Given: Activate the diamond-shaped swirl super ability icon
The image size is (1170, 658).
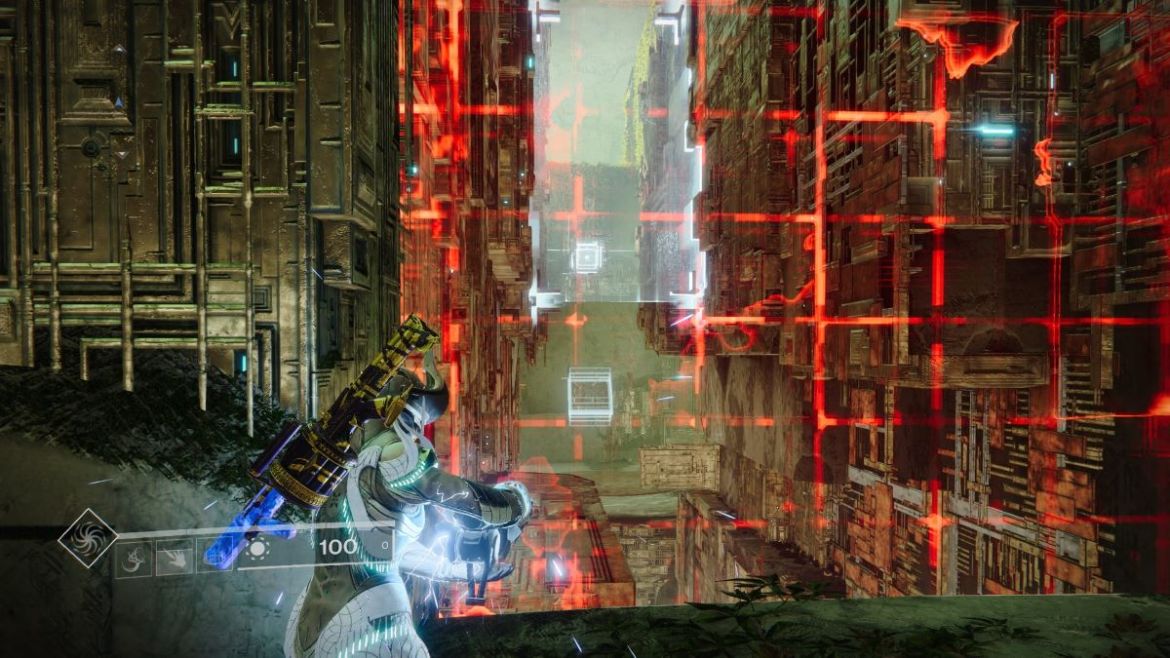Looking at the screenshot, I should [x=87, y=538].
